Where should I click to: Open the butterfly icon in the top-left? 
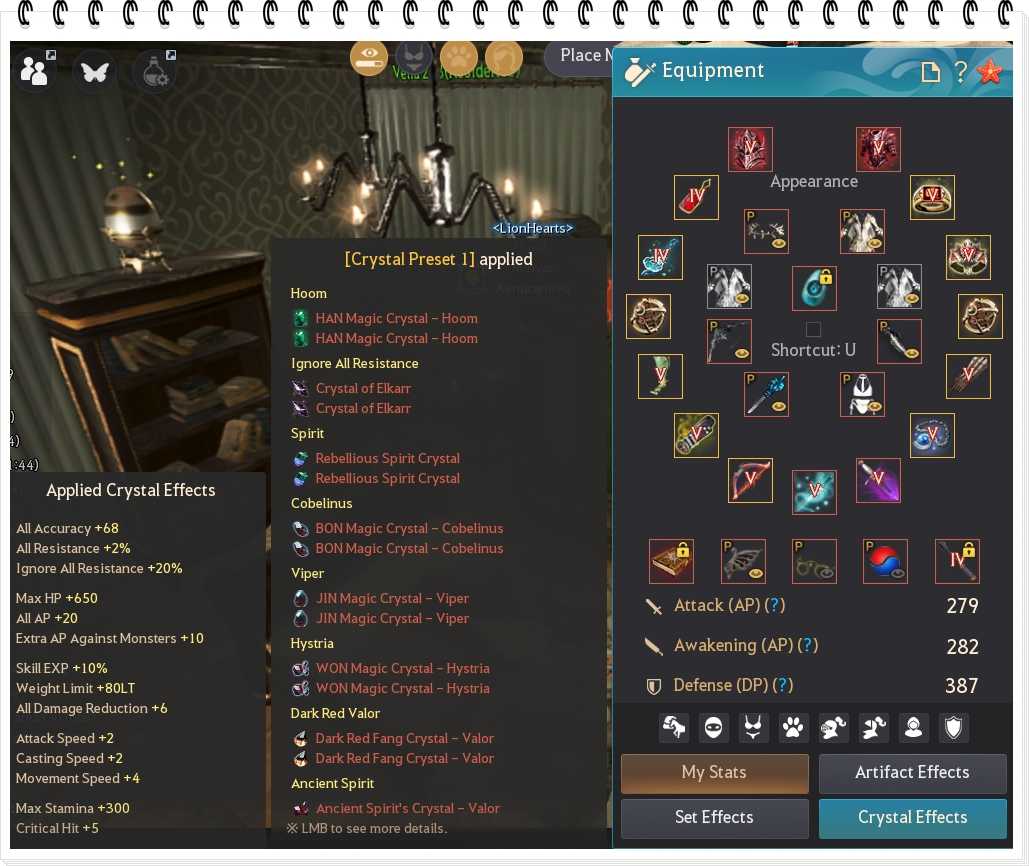coord(94,71)
